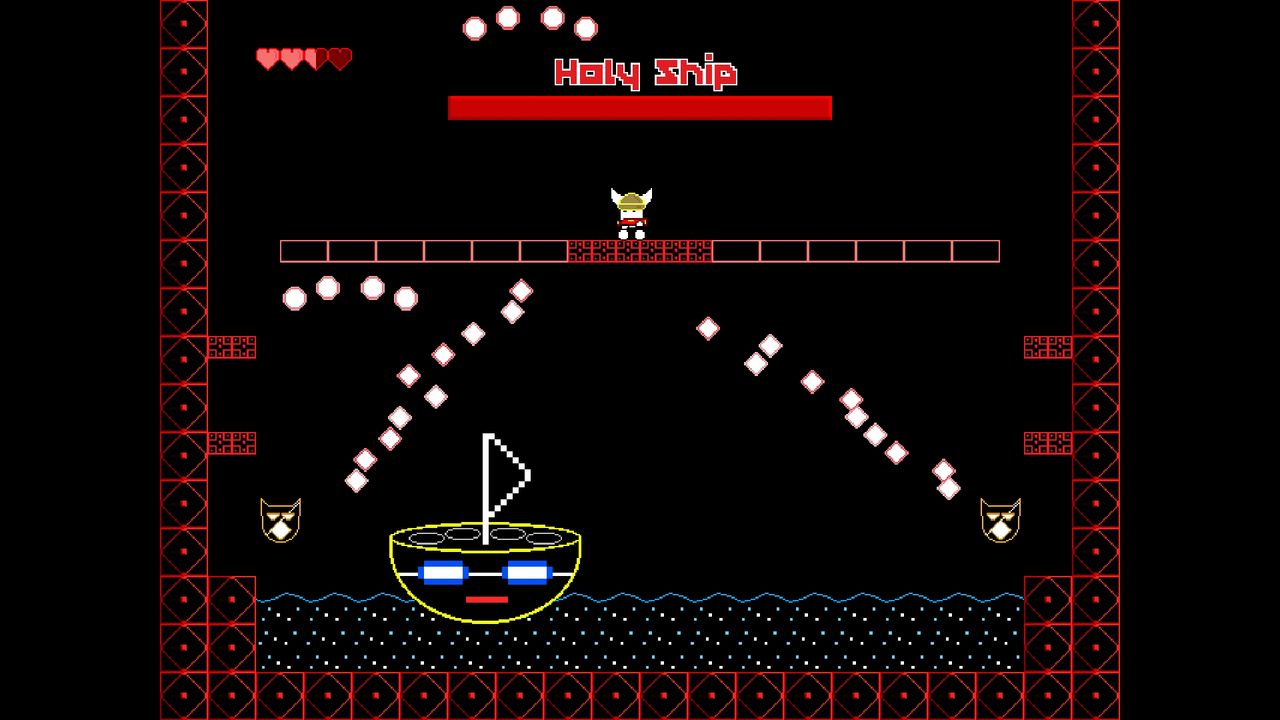Image resolution: width=1280 pixels, height=720 pixels.
Task: Click the red boss health bar
Action: coord(640,105)
